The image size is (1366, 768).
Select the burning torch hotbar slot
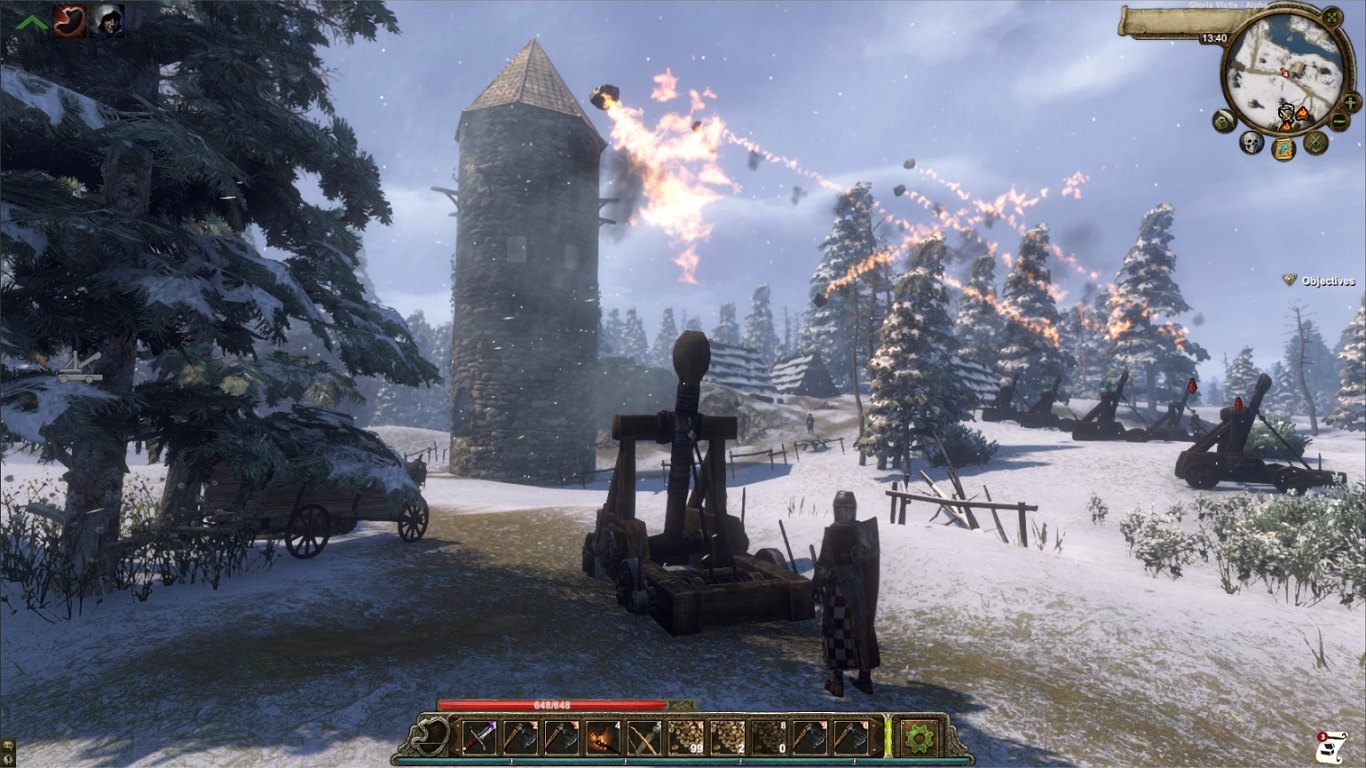(x=602, y=738)
